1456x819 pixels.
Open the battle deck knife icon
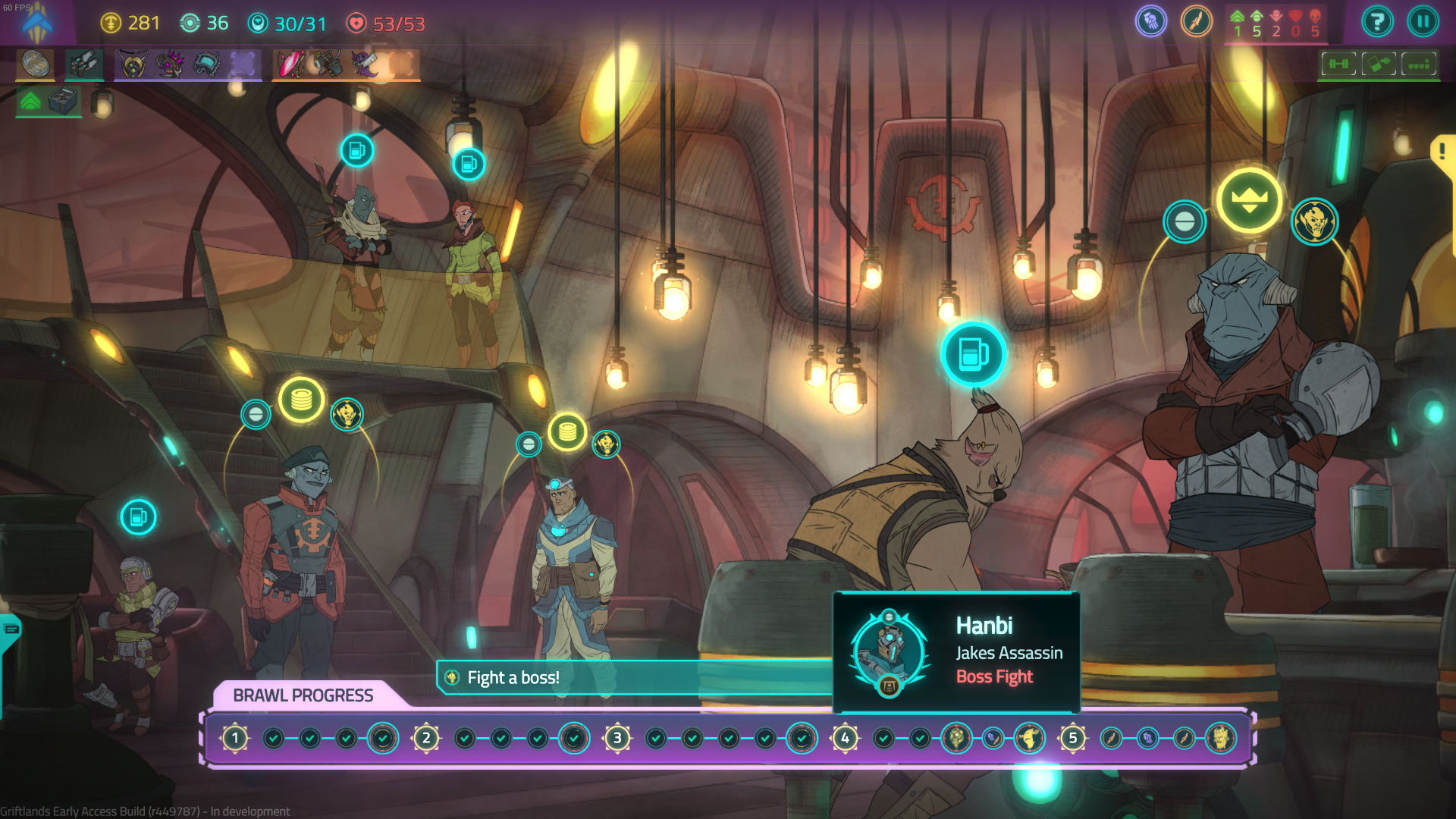1196,22
